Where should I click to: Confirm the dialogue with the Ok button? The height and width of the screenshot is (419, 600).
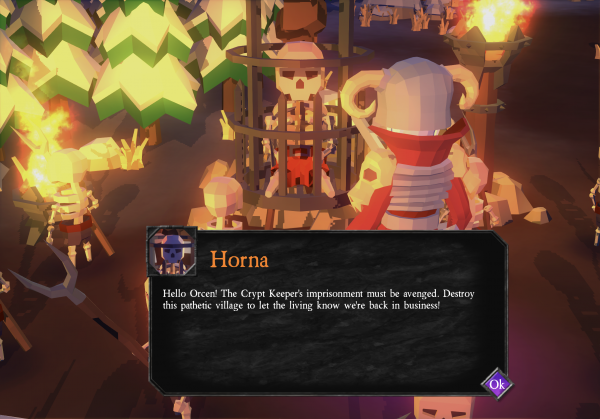click(497, 384)
